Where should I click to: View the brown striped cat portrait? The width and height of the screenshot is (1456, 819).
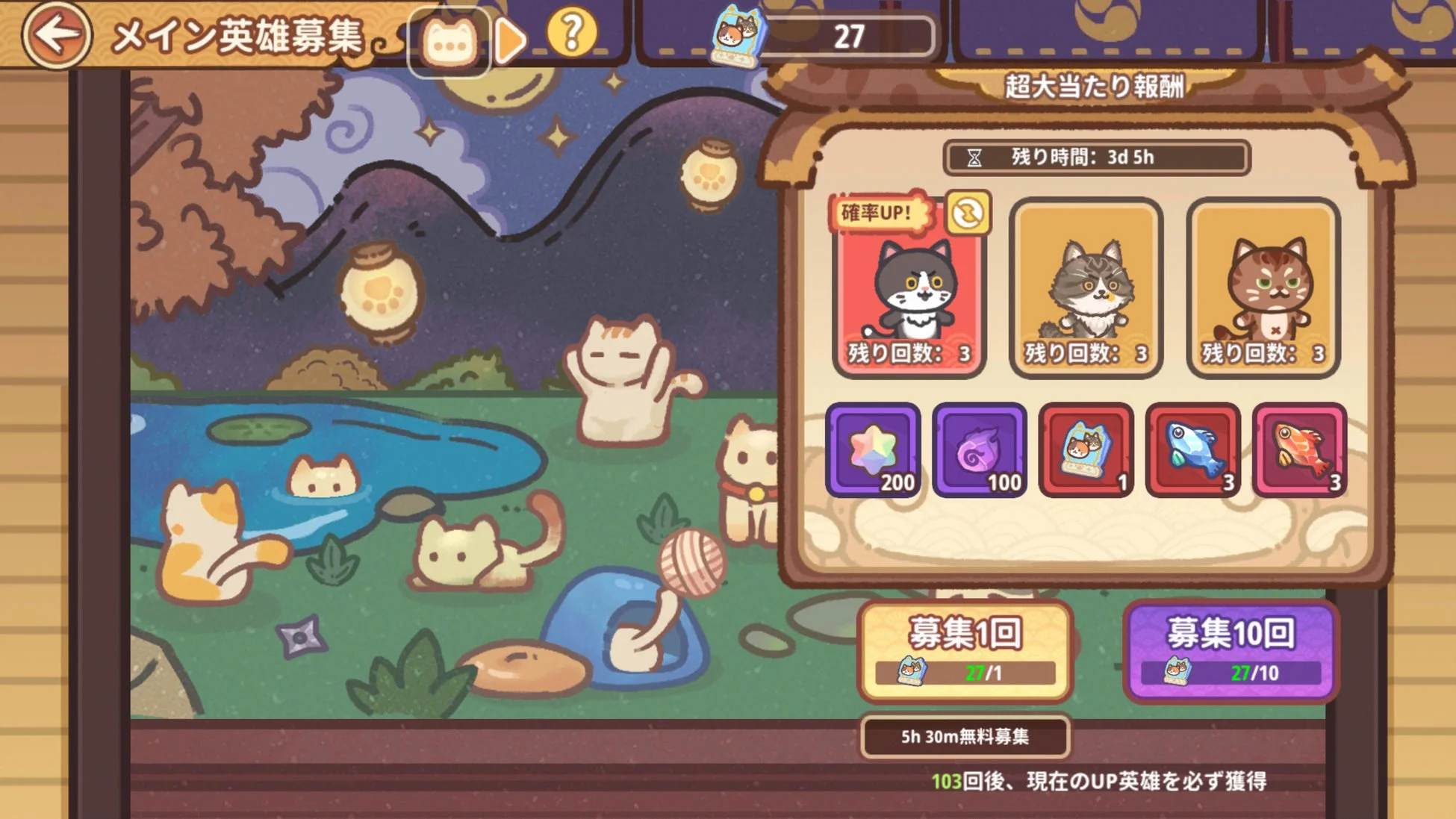[x=1264, y=287]
